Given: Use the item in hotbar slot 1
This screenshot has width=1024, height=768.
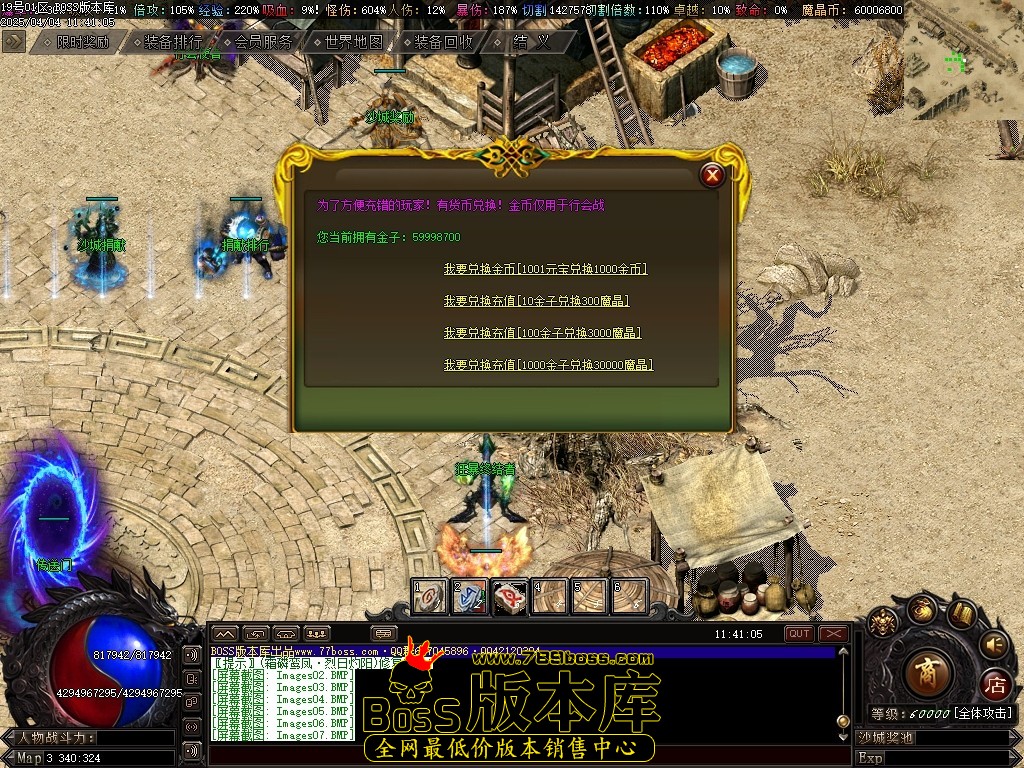Looking at the screenshot, I should click(430, 596).
